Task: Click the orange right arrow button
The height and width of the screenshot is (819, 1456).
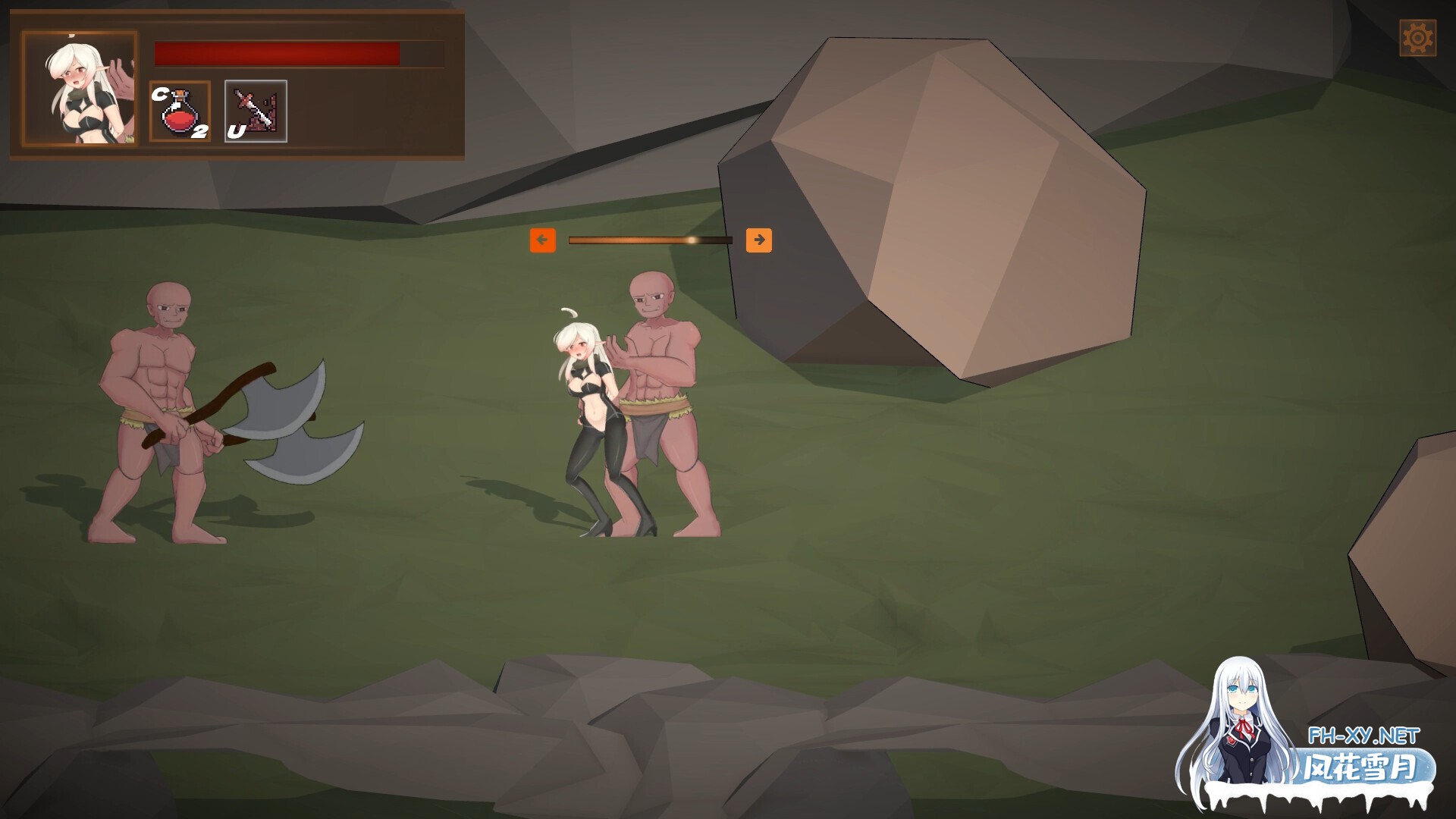Action: [x=758, y=240]
